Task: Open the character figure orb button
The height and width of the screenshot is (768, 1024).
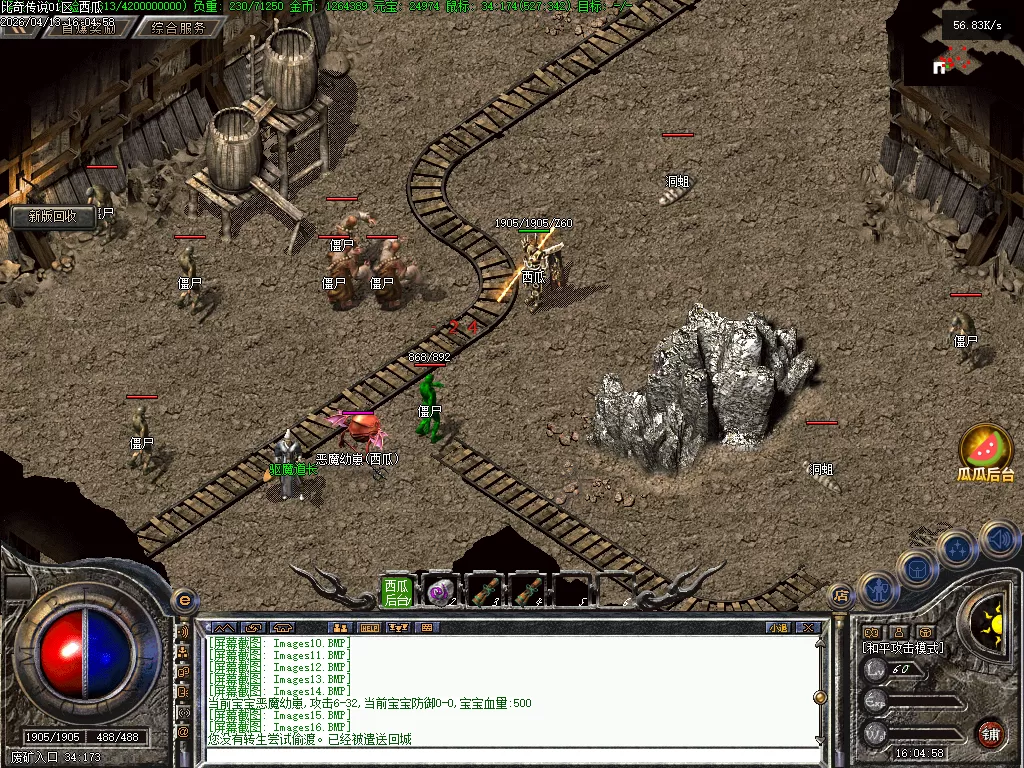Action: tap(877, 590)
